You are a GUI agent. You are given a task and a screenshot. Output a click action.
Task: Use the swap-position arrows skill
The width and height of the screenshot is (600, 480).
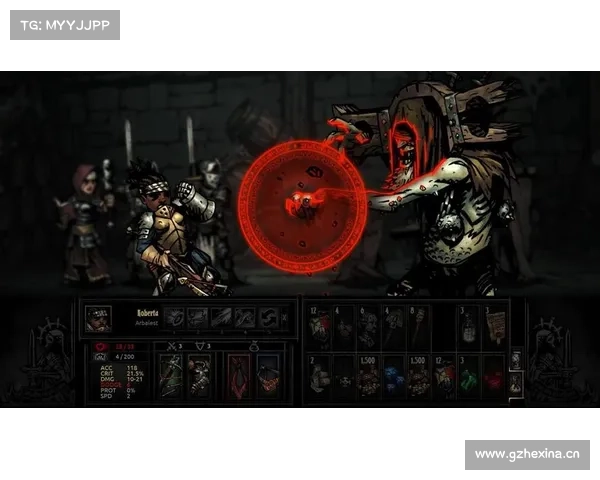268,318
